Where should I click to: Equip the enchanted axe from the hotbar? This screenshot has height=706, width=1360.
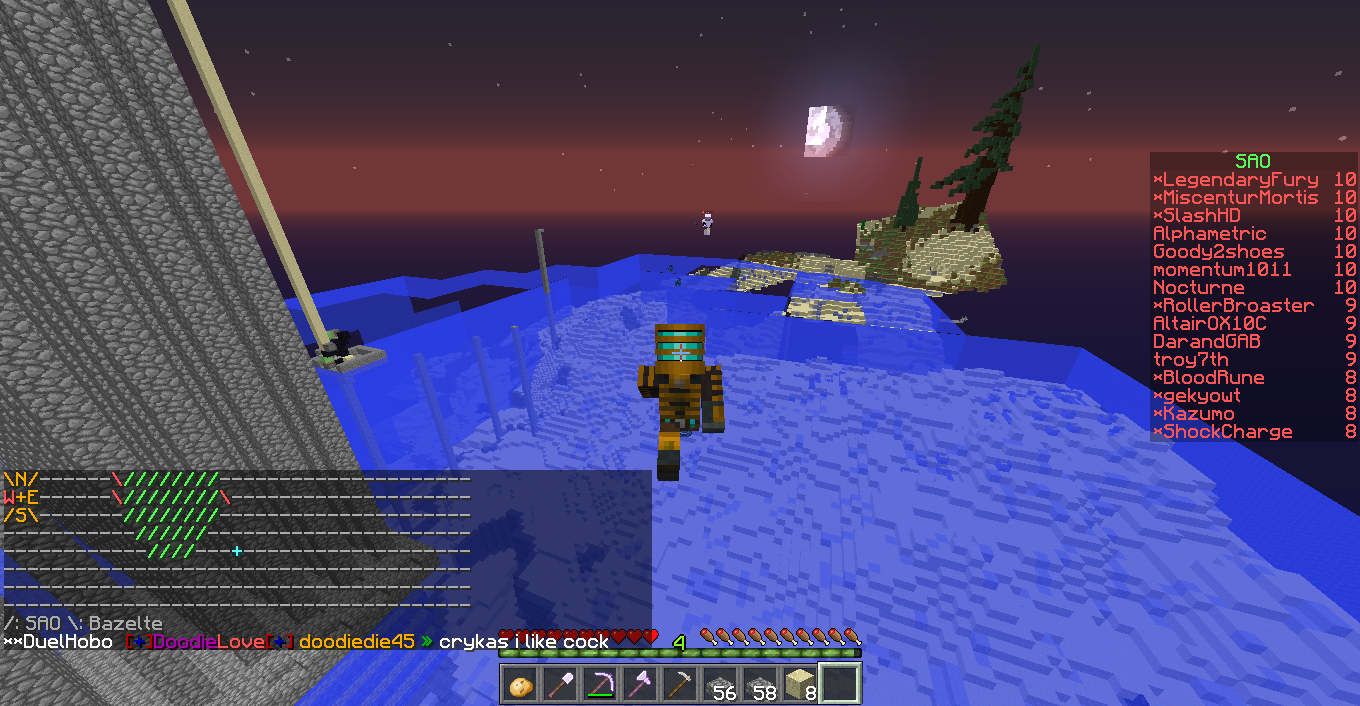pos(640,686)
